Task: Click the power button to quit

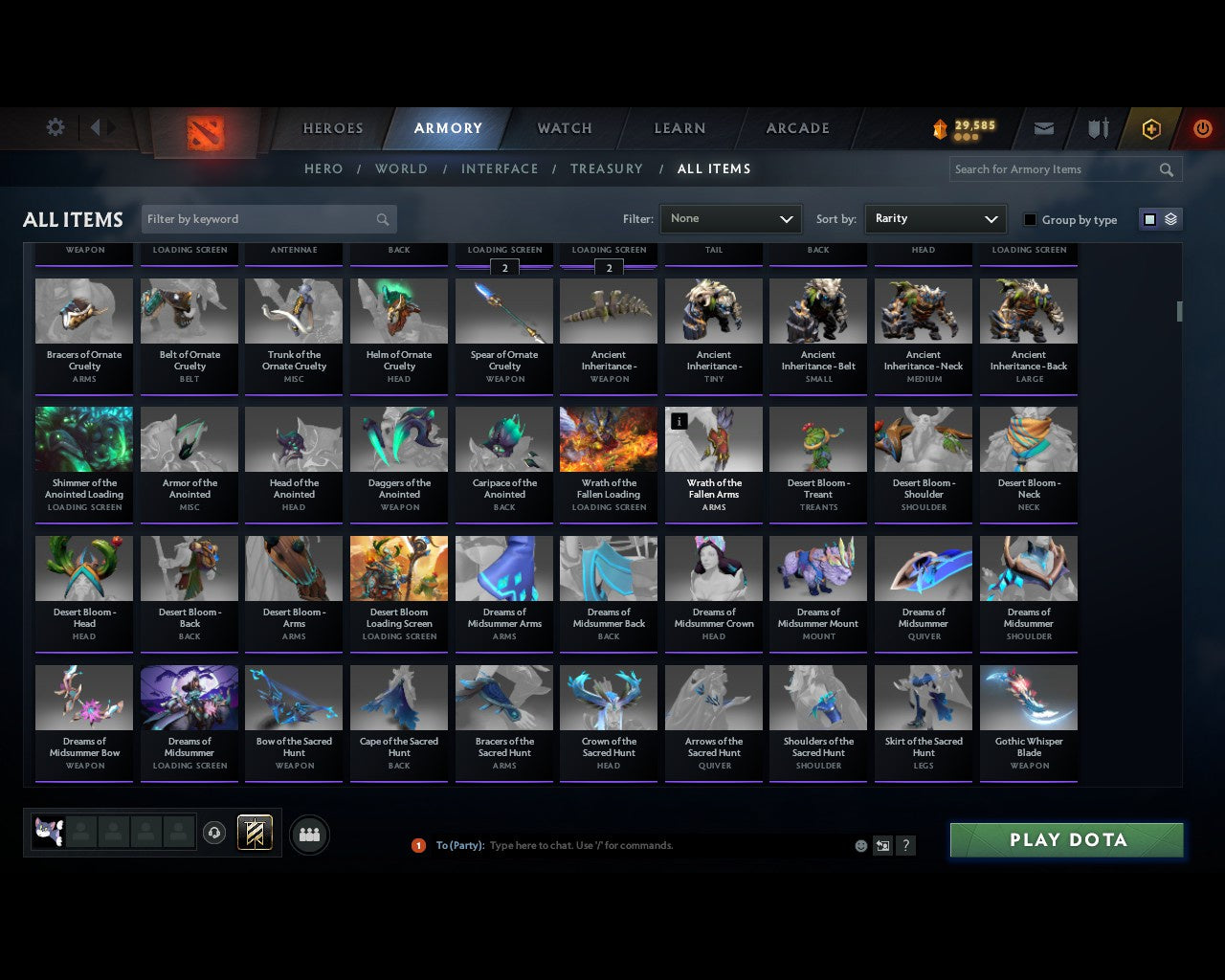Action: [1203, 127]
